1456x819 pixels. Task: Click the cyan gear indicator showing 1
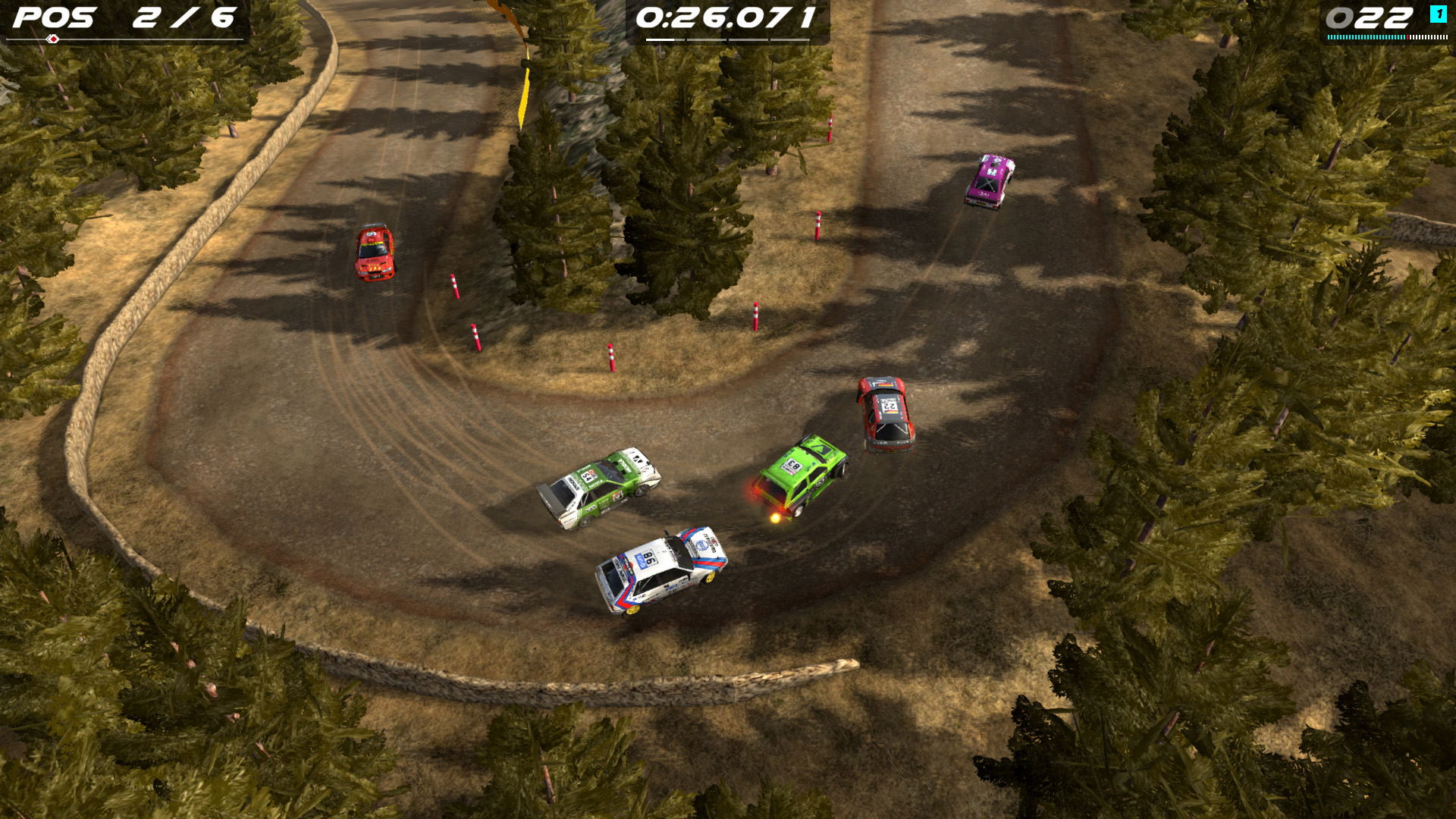(1438, 13)
